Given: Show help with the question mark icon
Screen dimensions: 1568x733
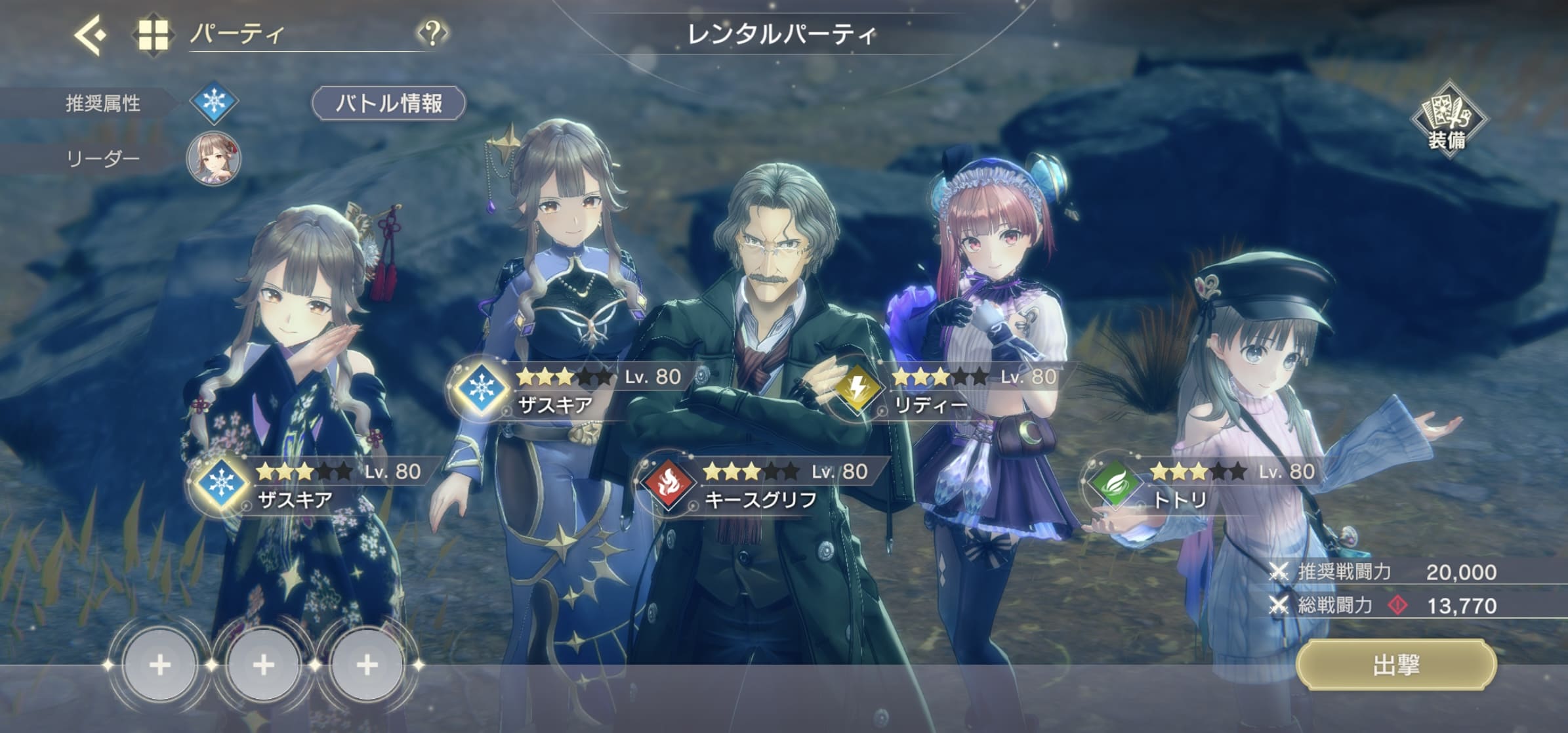Looking at the screenshot, I should coord(432,32).
